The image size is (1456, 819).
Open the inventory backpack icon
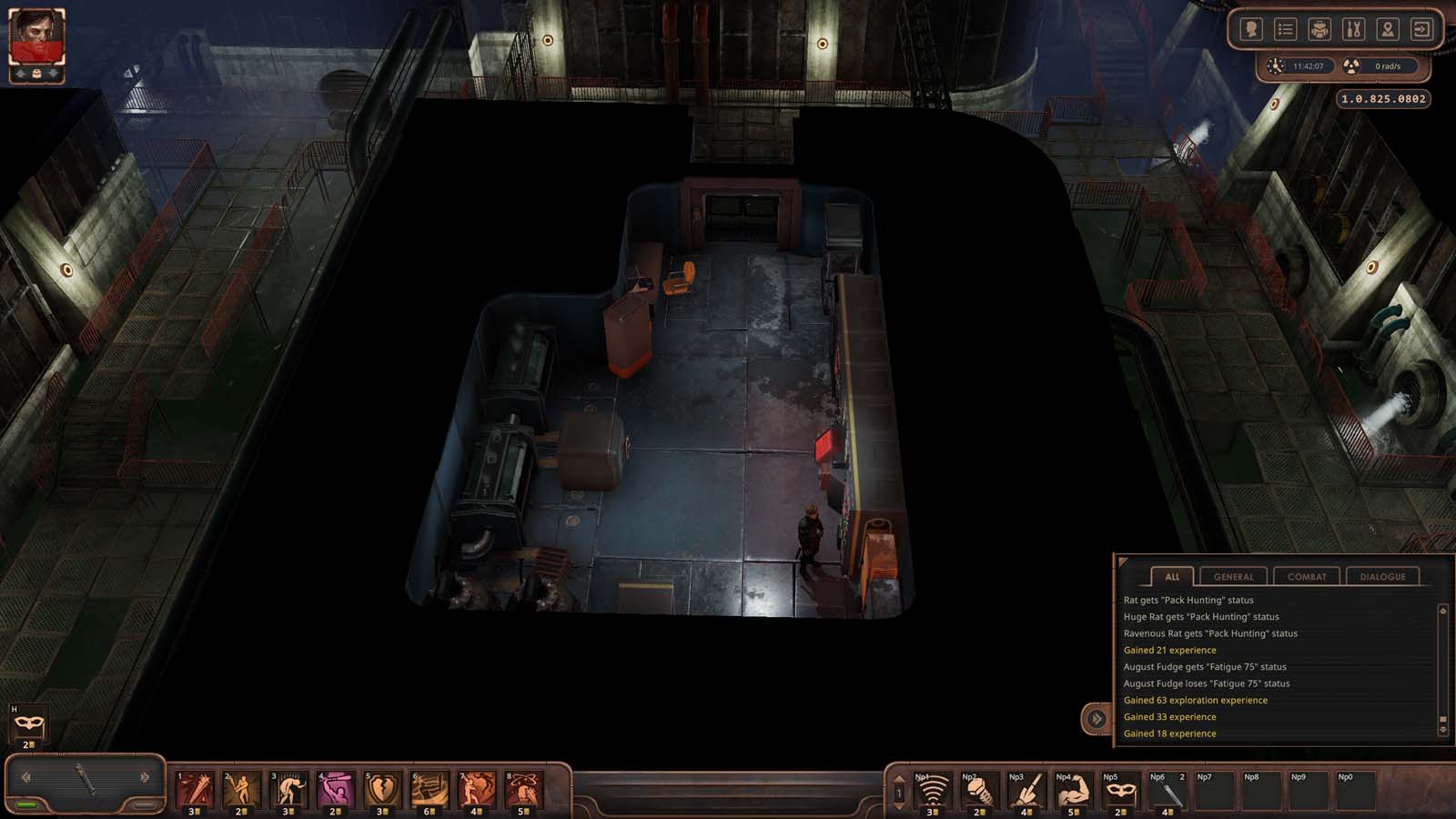[x=1318, y=28]
